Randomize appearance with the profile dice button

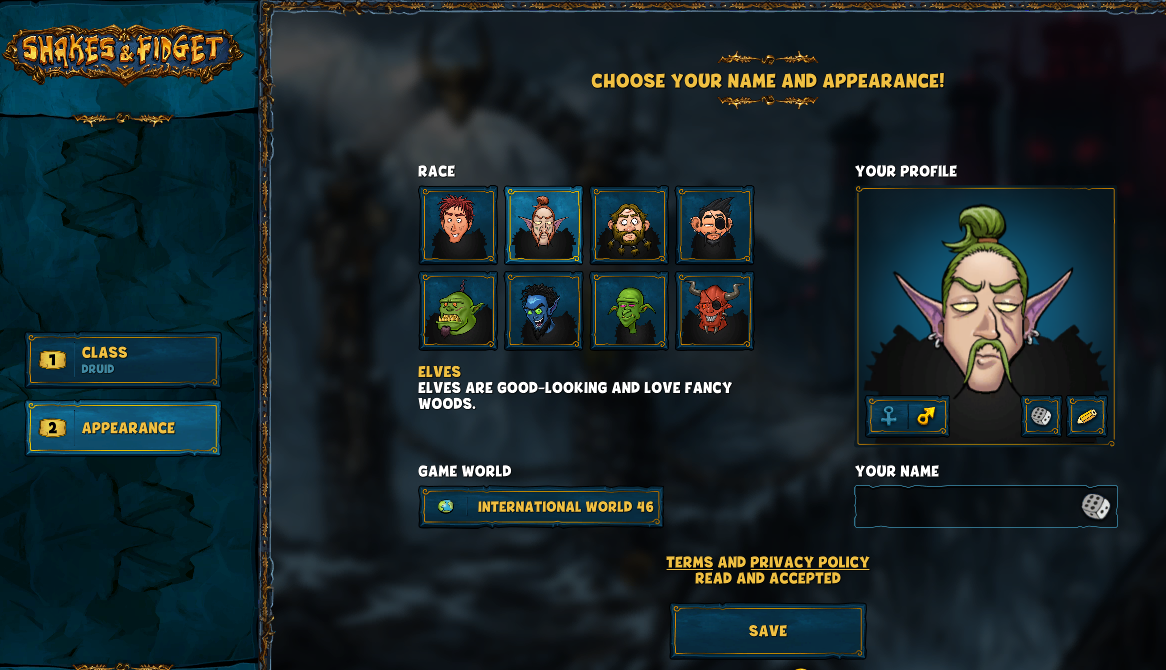1041,416
